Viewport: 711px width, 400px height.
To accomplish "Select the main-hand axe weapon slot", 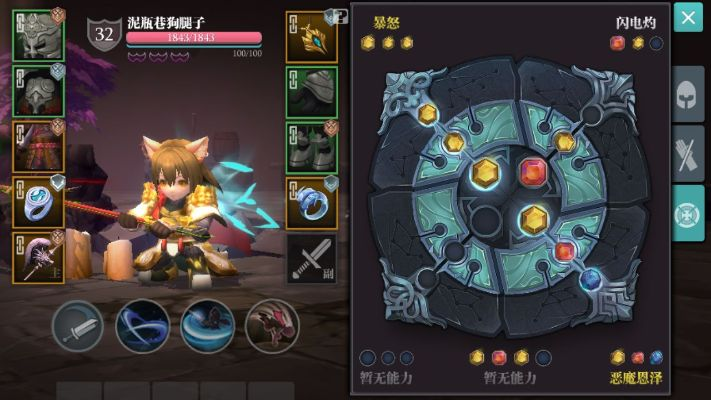I will tap(39, 257).
